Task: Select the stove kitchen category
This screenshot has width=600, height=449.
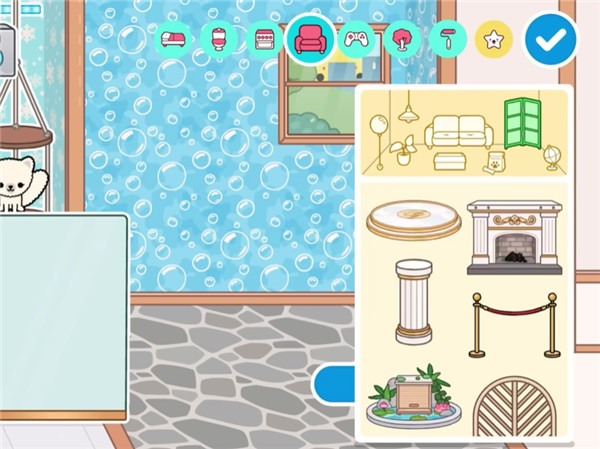Action: pos(265,39)
